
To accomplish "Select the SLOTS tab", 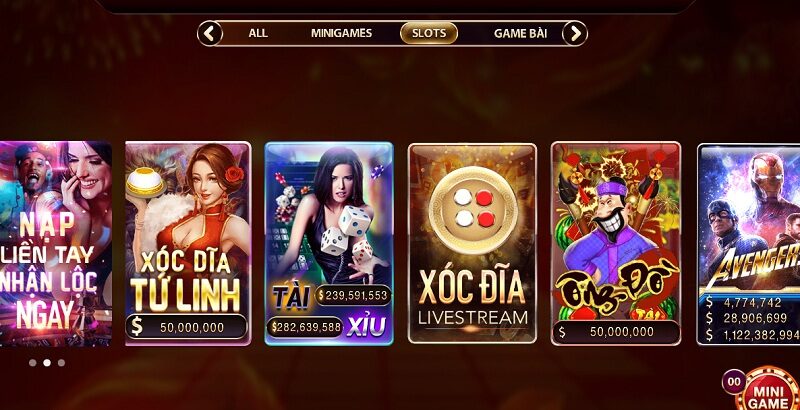I will tap(429, 33).
